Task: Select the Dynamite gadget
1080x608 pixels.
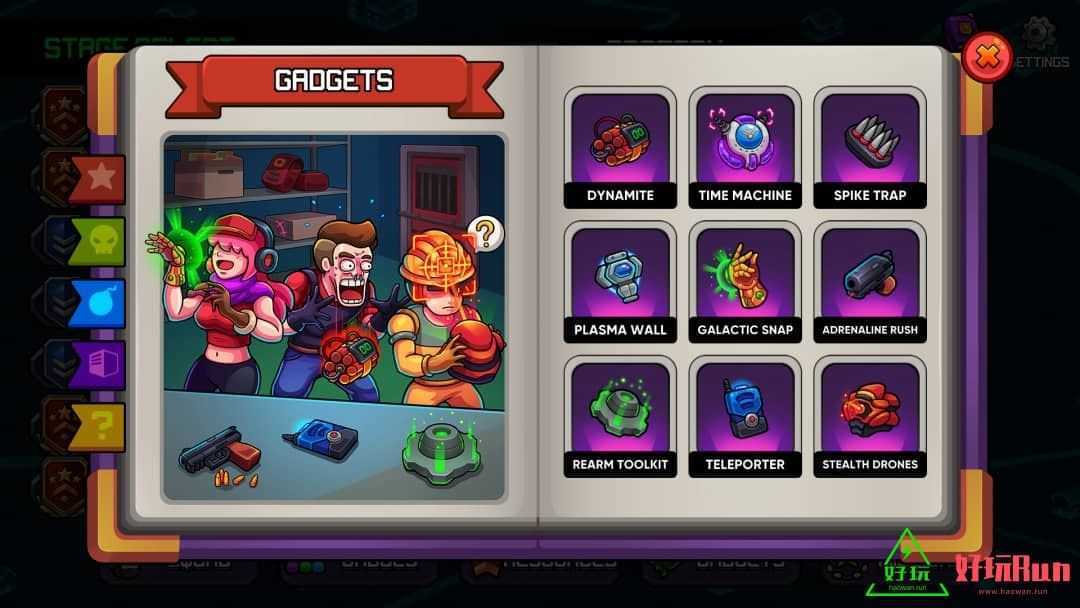Action: click(620, 147)
